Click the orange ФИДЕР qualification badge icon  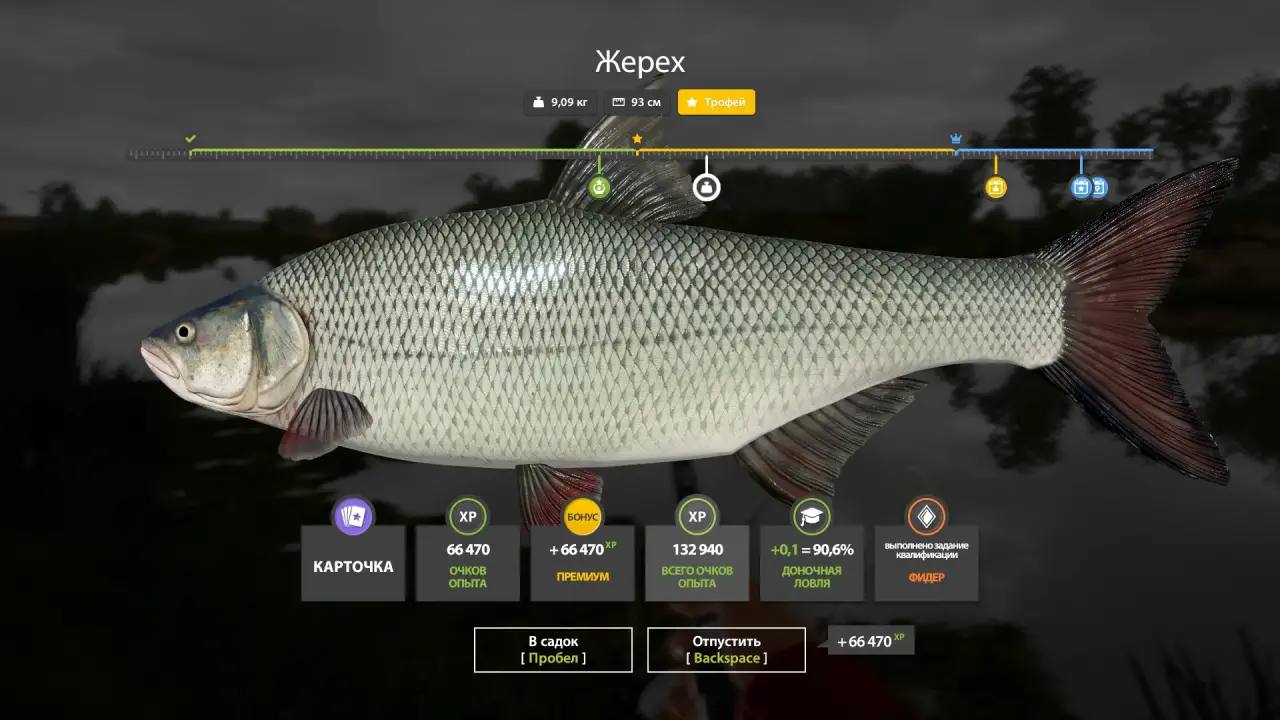point(926,517)
